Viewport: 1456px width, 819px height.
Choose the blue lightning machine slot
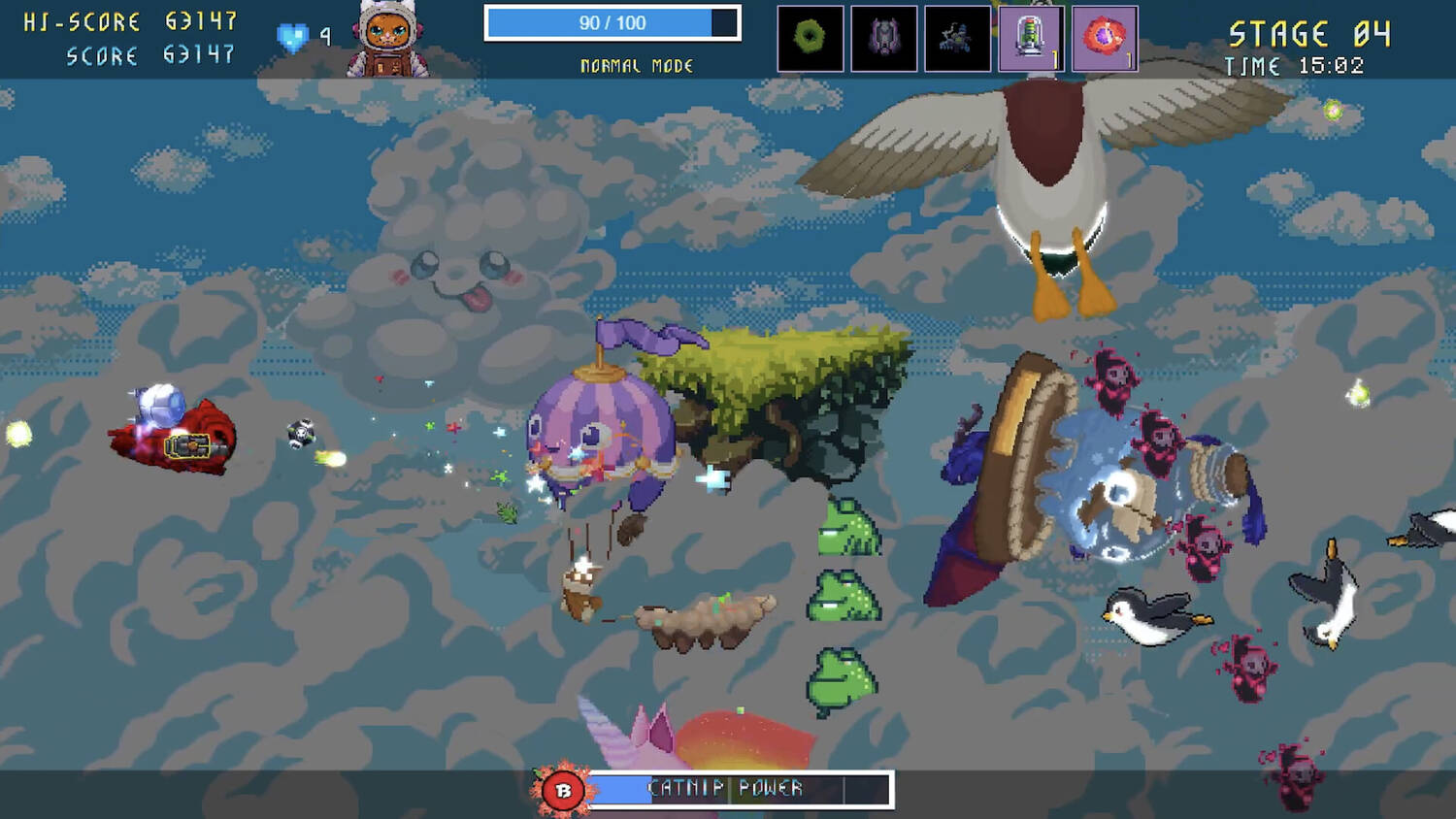click(x=958, y=39)
